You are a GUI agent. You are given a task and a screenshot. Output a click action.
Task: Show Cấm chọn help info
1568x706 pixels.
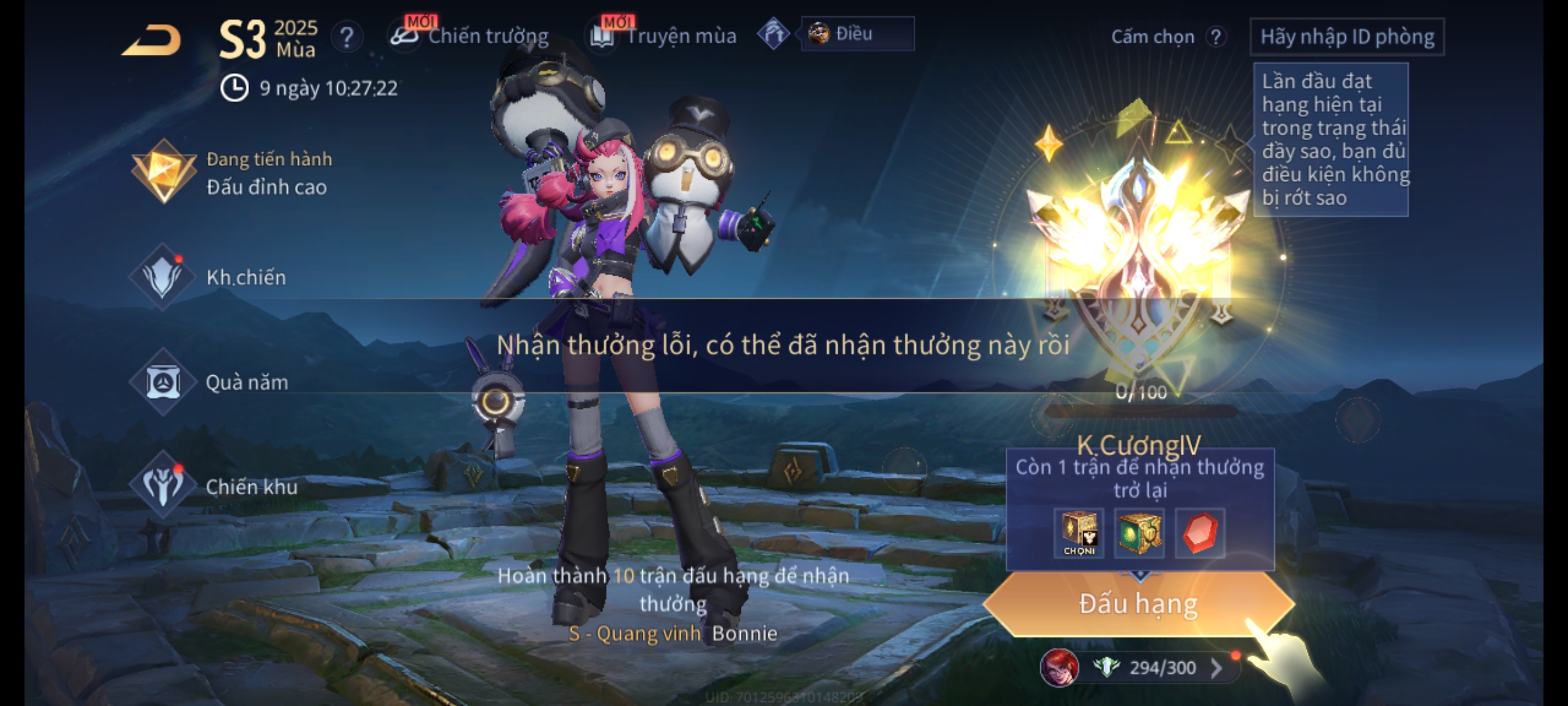[1216, 37]
